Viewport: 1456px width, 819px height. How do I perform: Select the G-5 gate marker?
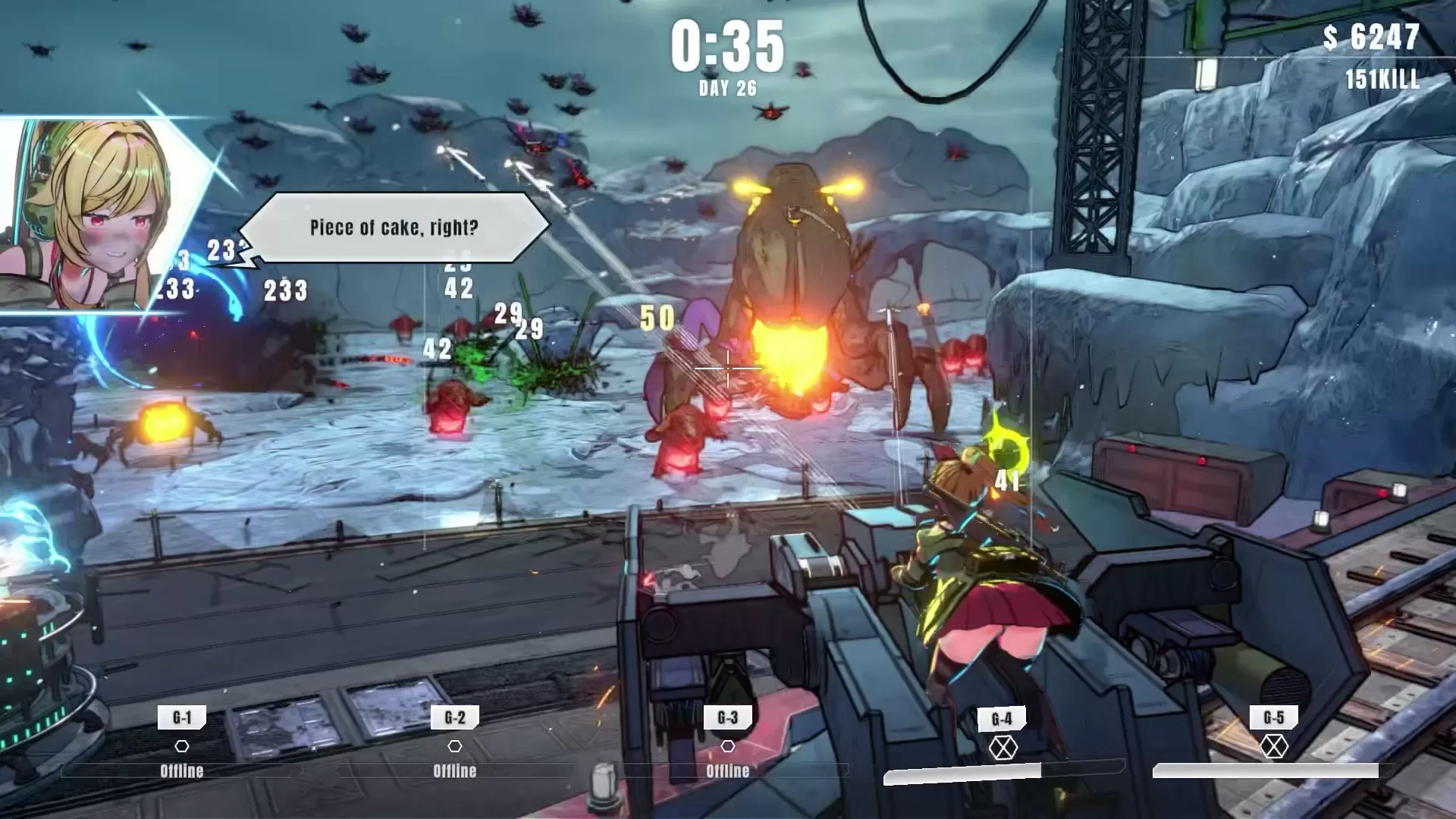(x=1274, y=717)
